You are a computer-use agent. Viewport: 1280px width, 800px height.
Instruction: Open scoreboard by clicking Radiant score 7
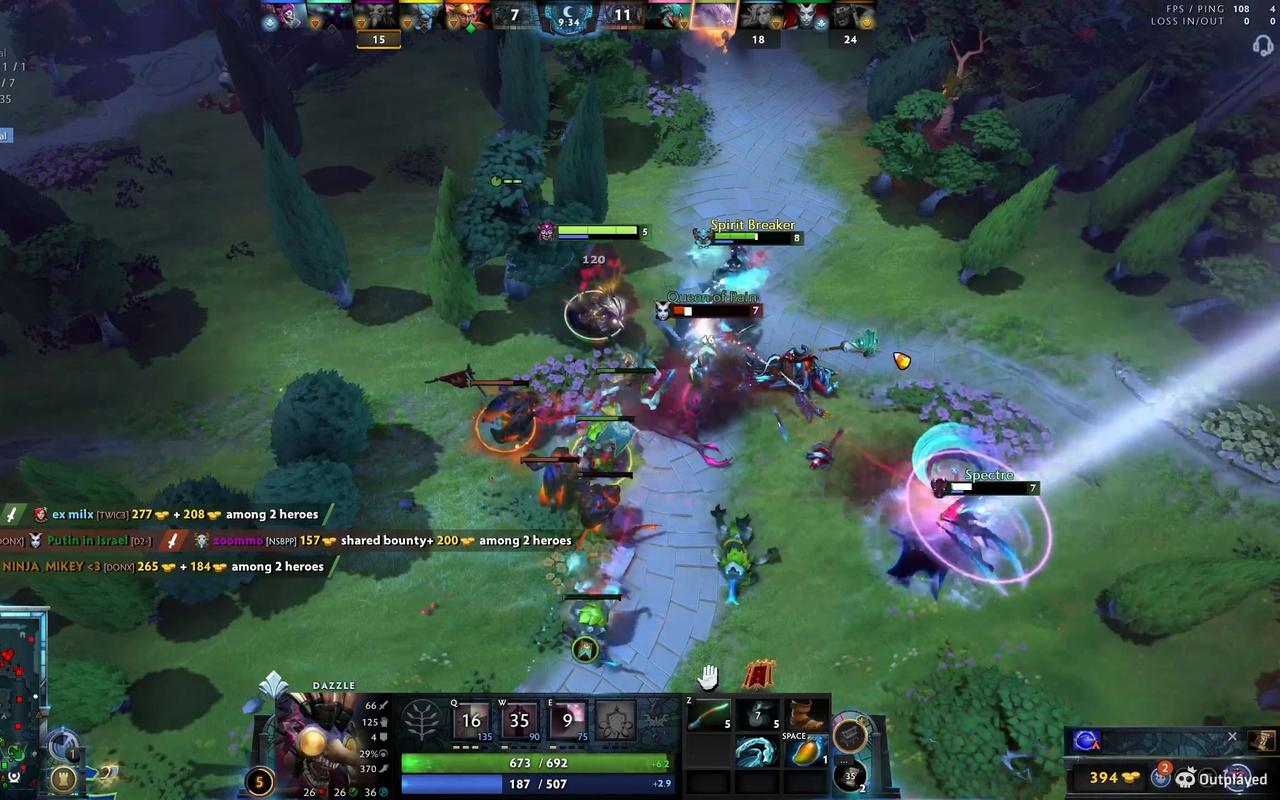pyautogui.click(x=513, y=16)
